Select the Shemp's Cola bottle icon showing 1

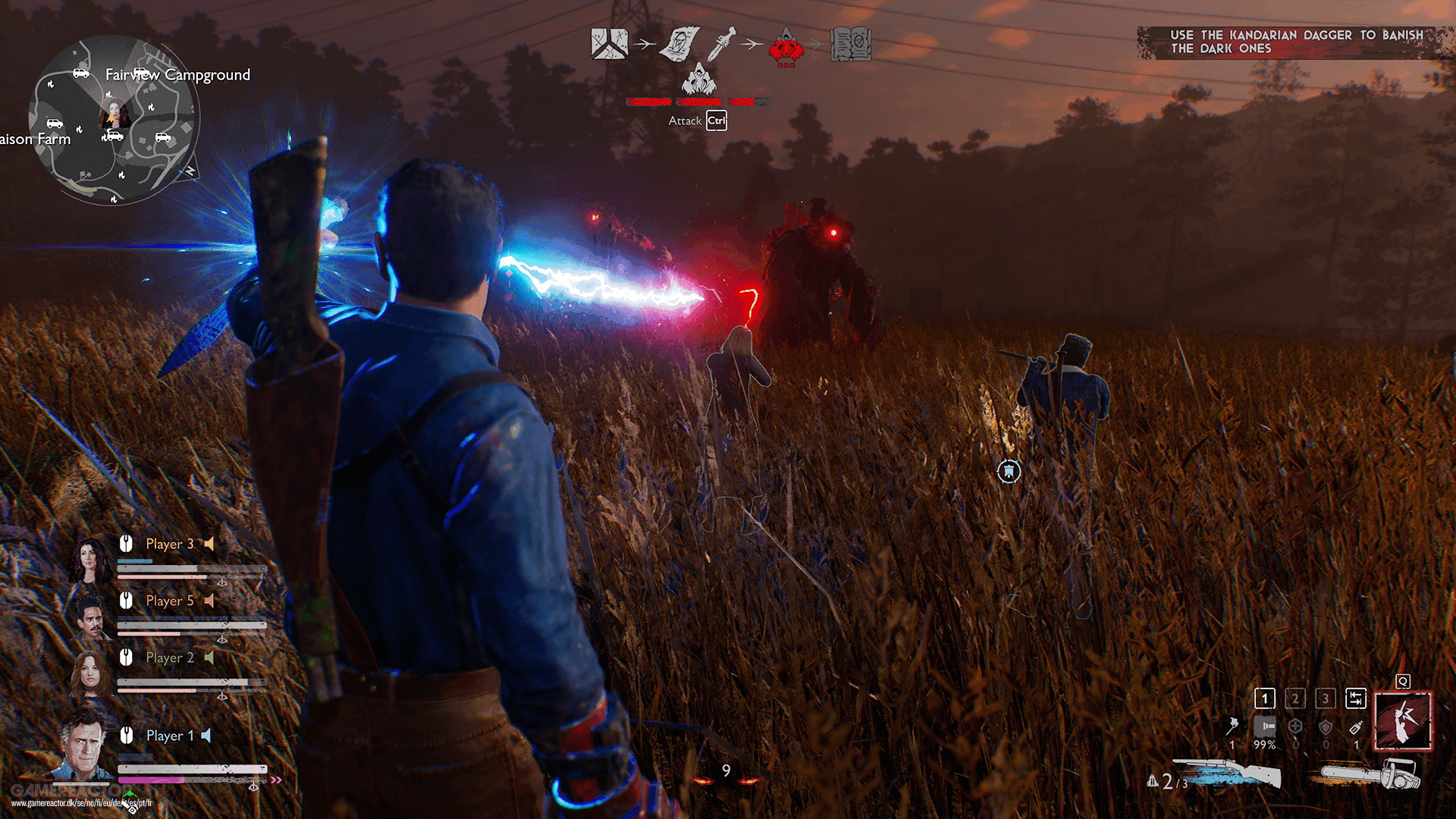point(1355,726)
